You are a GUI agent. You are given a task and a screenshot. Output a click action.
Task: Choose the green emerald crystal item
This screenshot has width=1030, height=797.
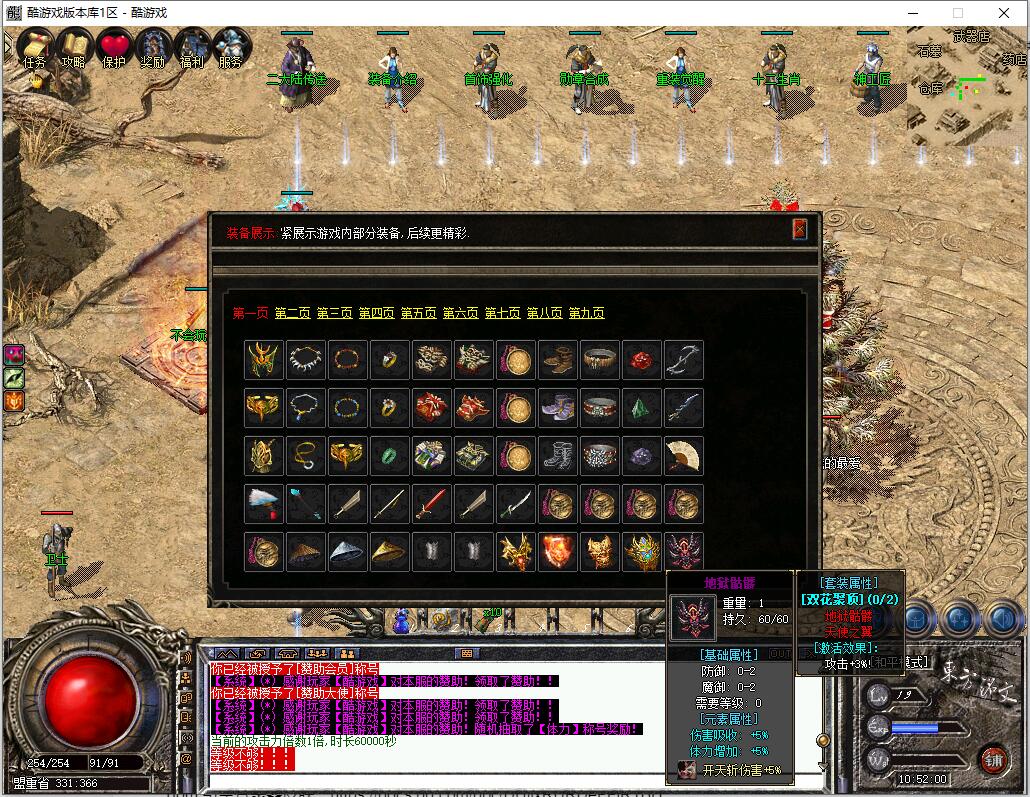tap(641, 408)
